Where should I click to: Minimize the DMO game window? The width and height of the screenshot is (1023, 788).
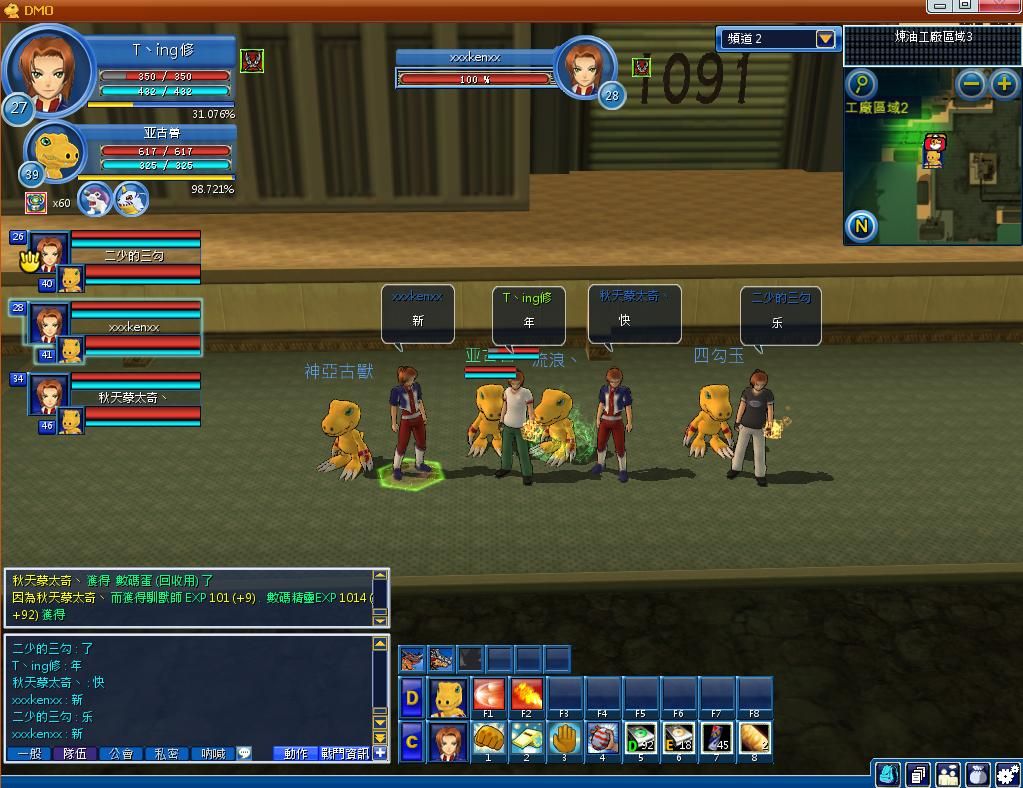(939, 6)
